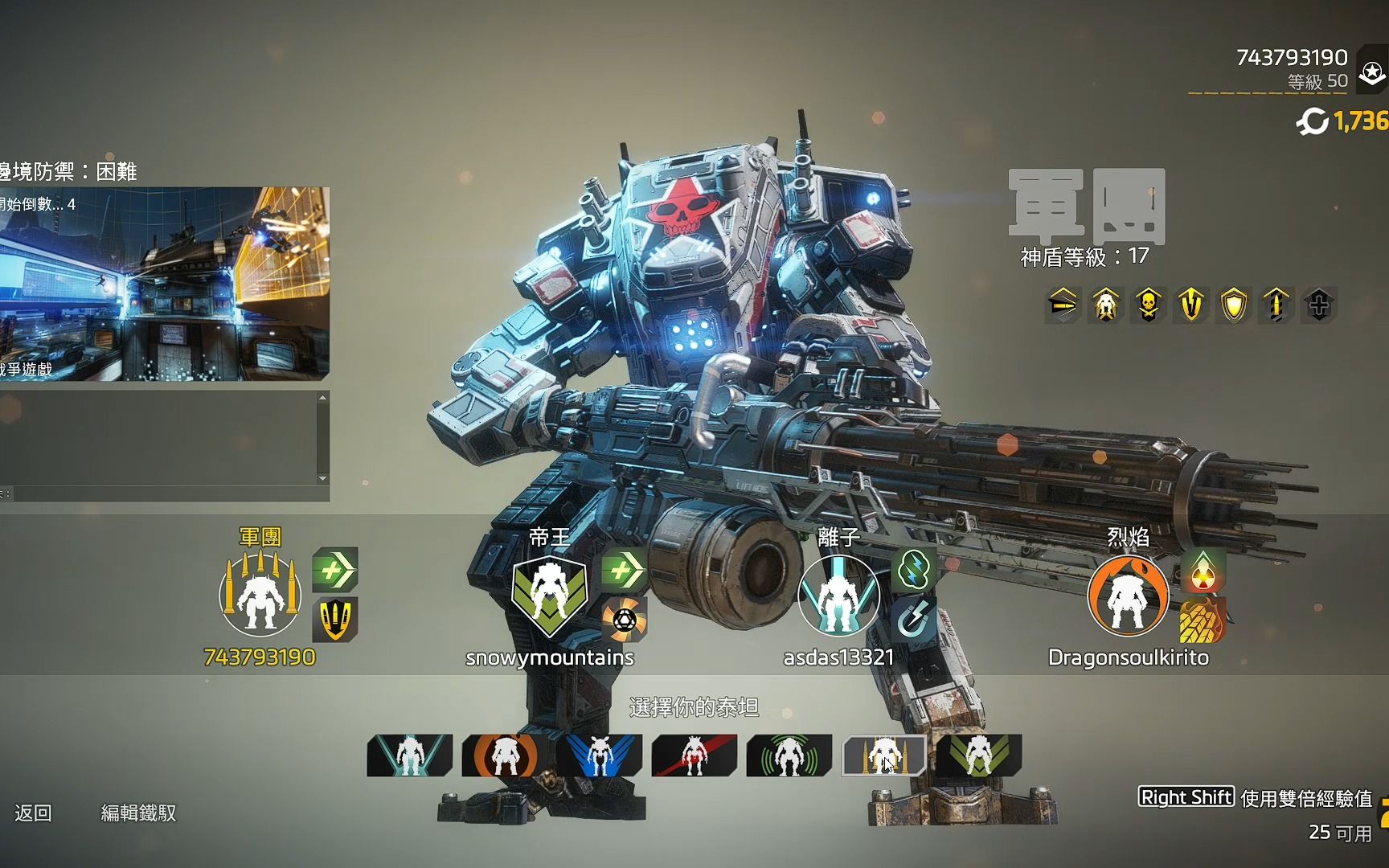The image size is (1389, 868).
Task: Click the Frontier Defense map thumbnail
Action: pyautogui.click(x=164, y=284)
